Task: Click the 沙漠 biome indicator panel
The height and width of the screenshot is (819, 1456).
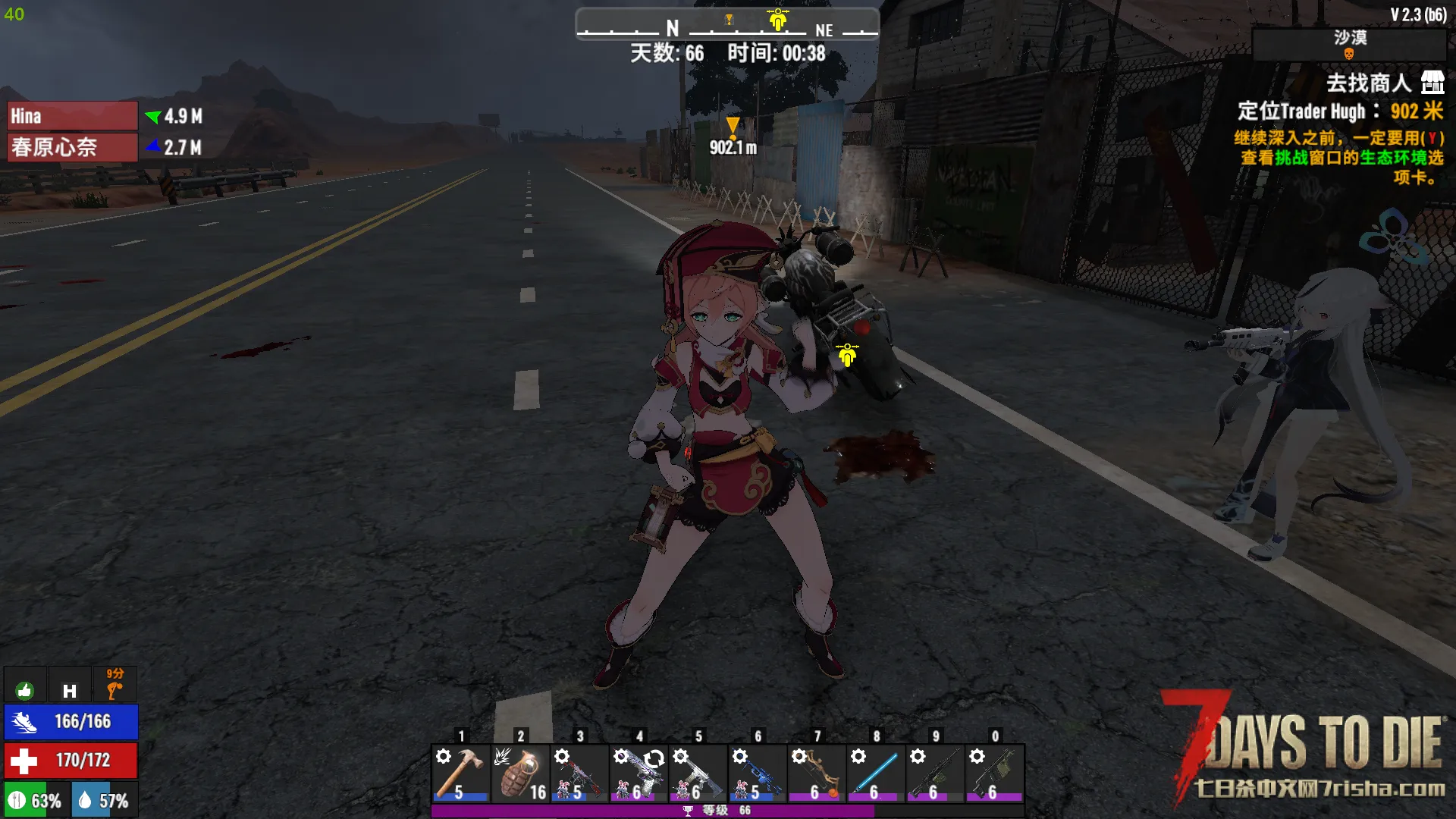Action: coord(1349,44)
